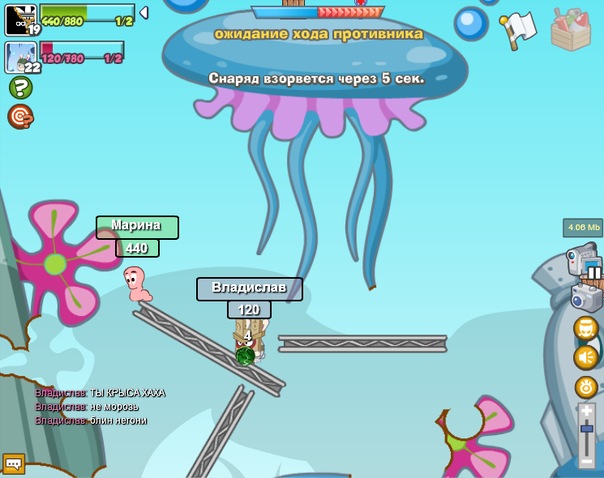The image size is (604, 478).
Task: Click the orange ring button below the speaker
Action: point(586,387)
